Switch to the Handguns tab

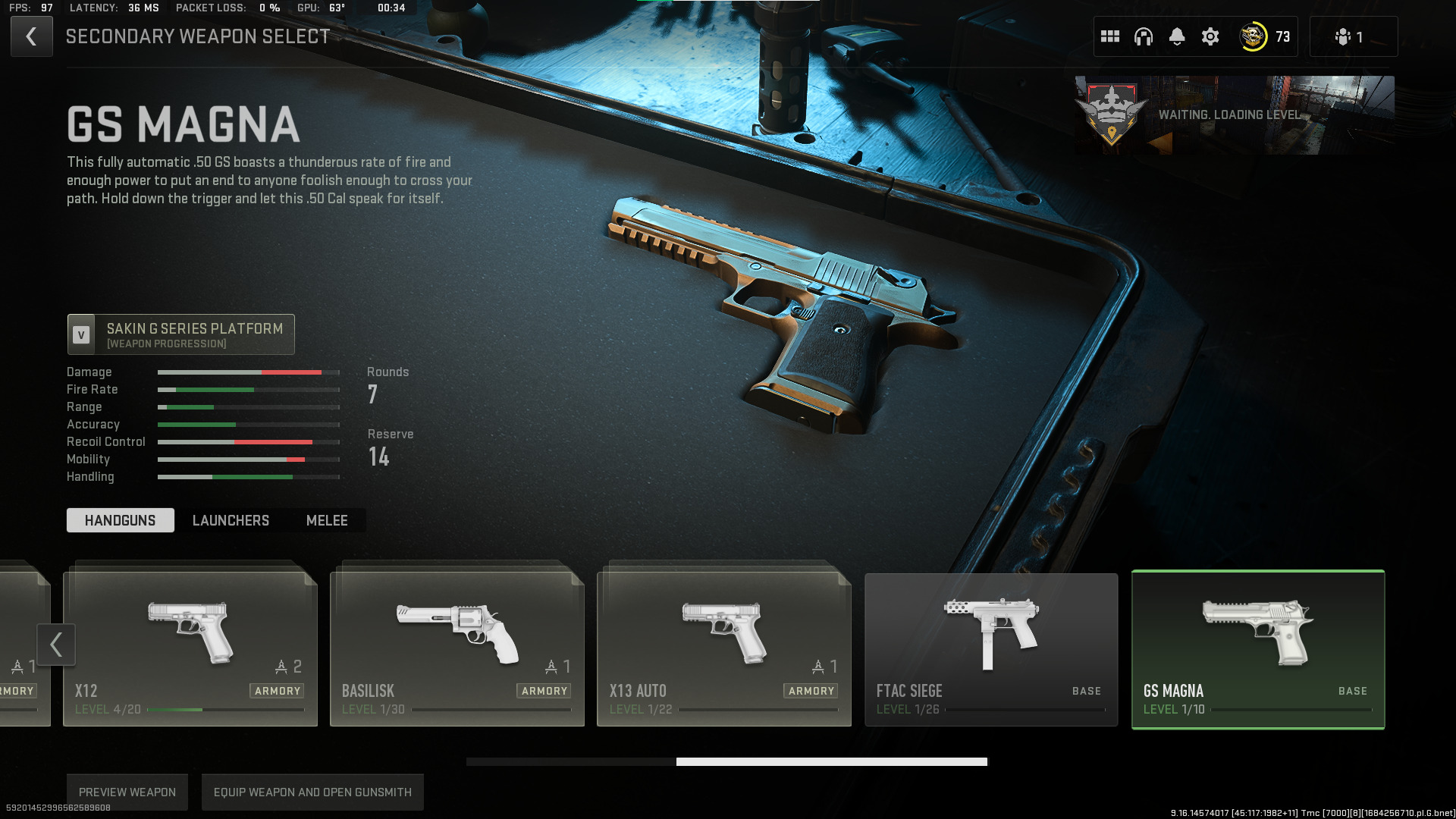coord(120,520)
